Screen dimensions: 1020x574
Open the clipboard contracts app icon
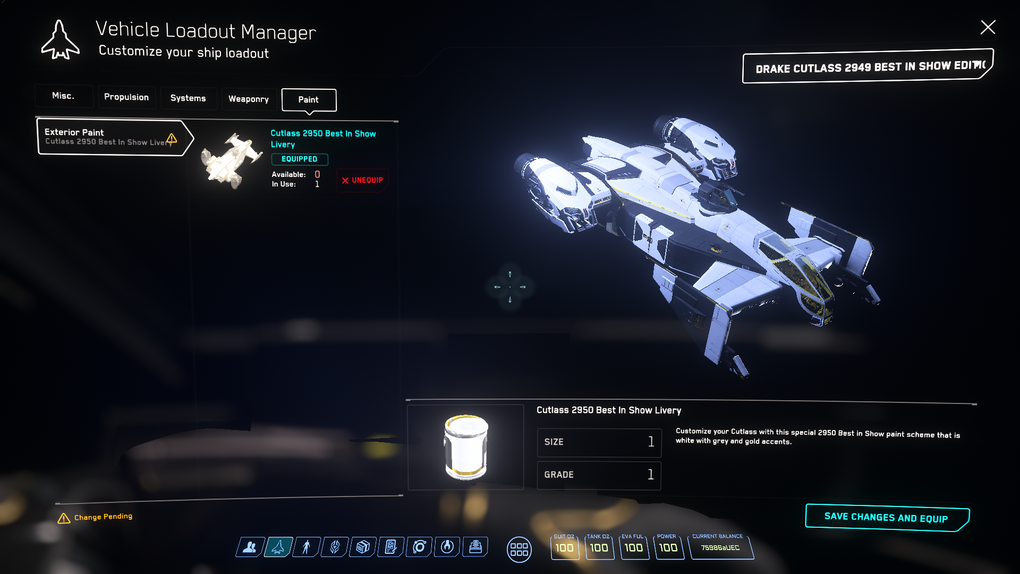[x=391, y=547]
